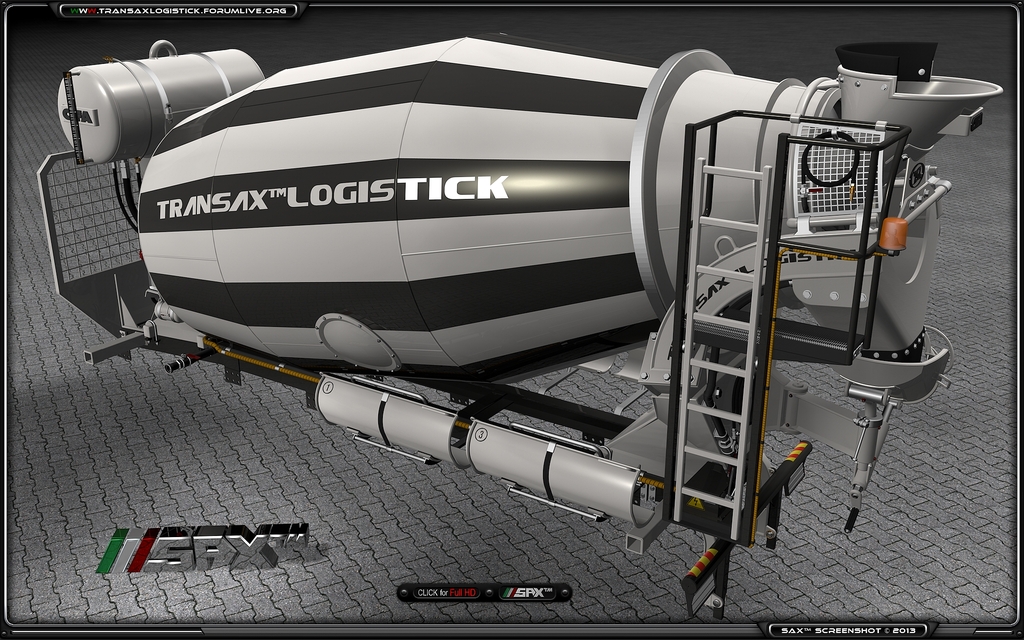Open the transaxlogistick.forumlive.org web address
Image resolution: width=1024 pixels, height=640 pixels.
coord(180,10)
